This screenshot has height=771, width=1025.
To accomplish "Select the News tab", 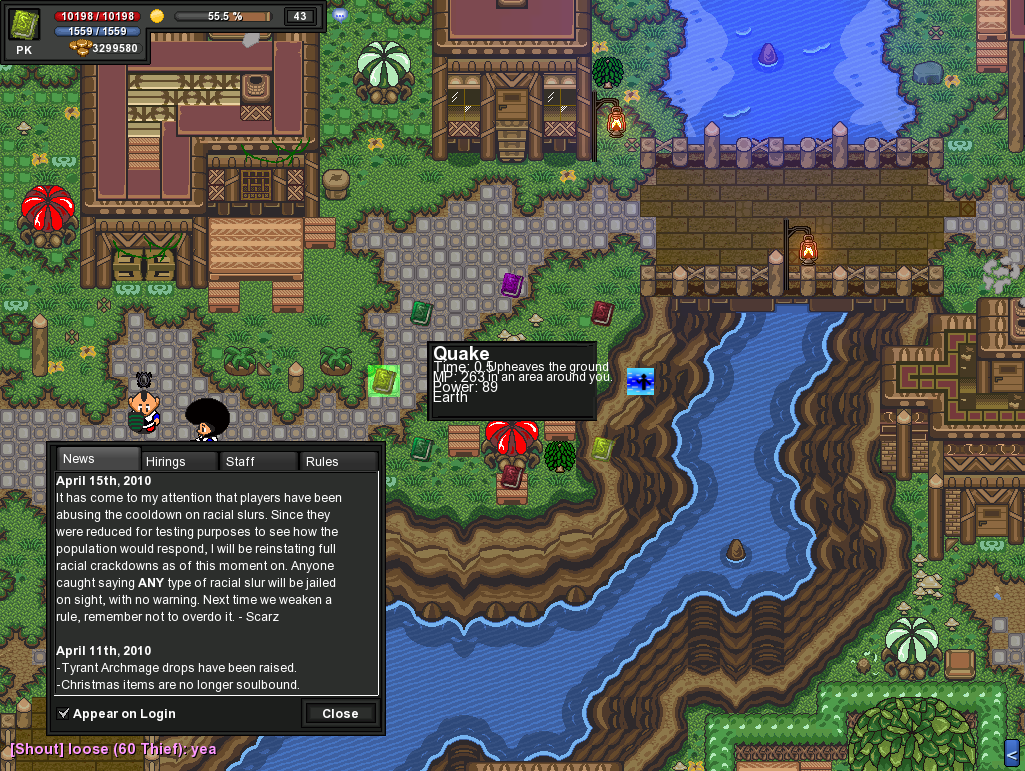I will point(97,459).
